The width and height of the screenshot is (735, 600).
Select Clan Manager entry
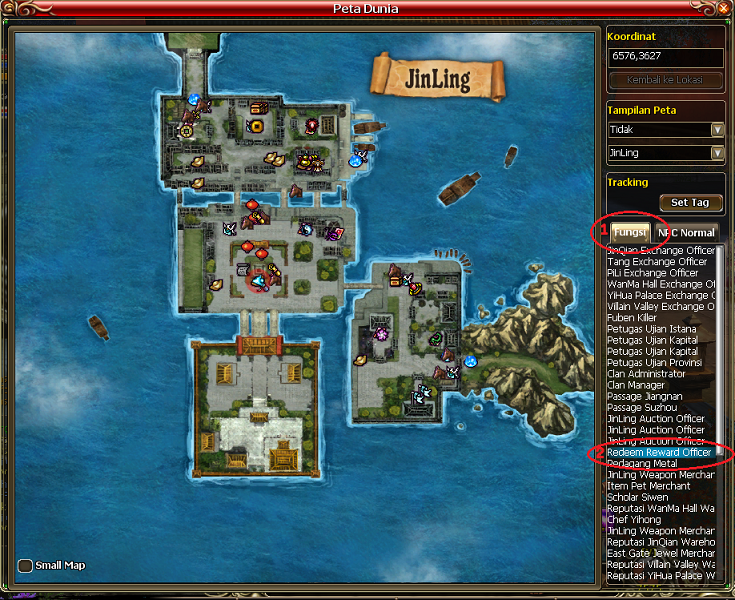636,385
